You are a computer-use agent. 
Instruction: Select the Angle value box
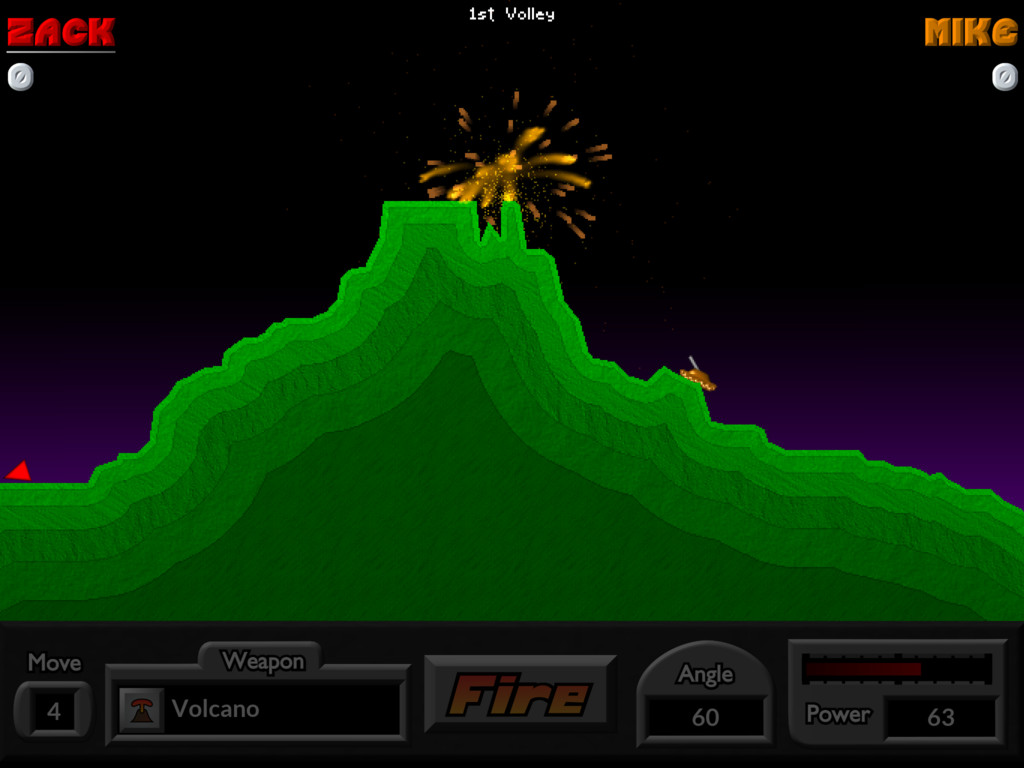click(x=705, y=717)
